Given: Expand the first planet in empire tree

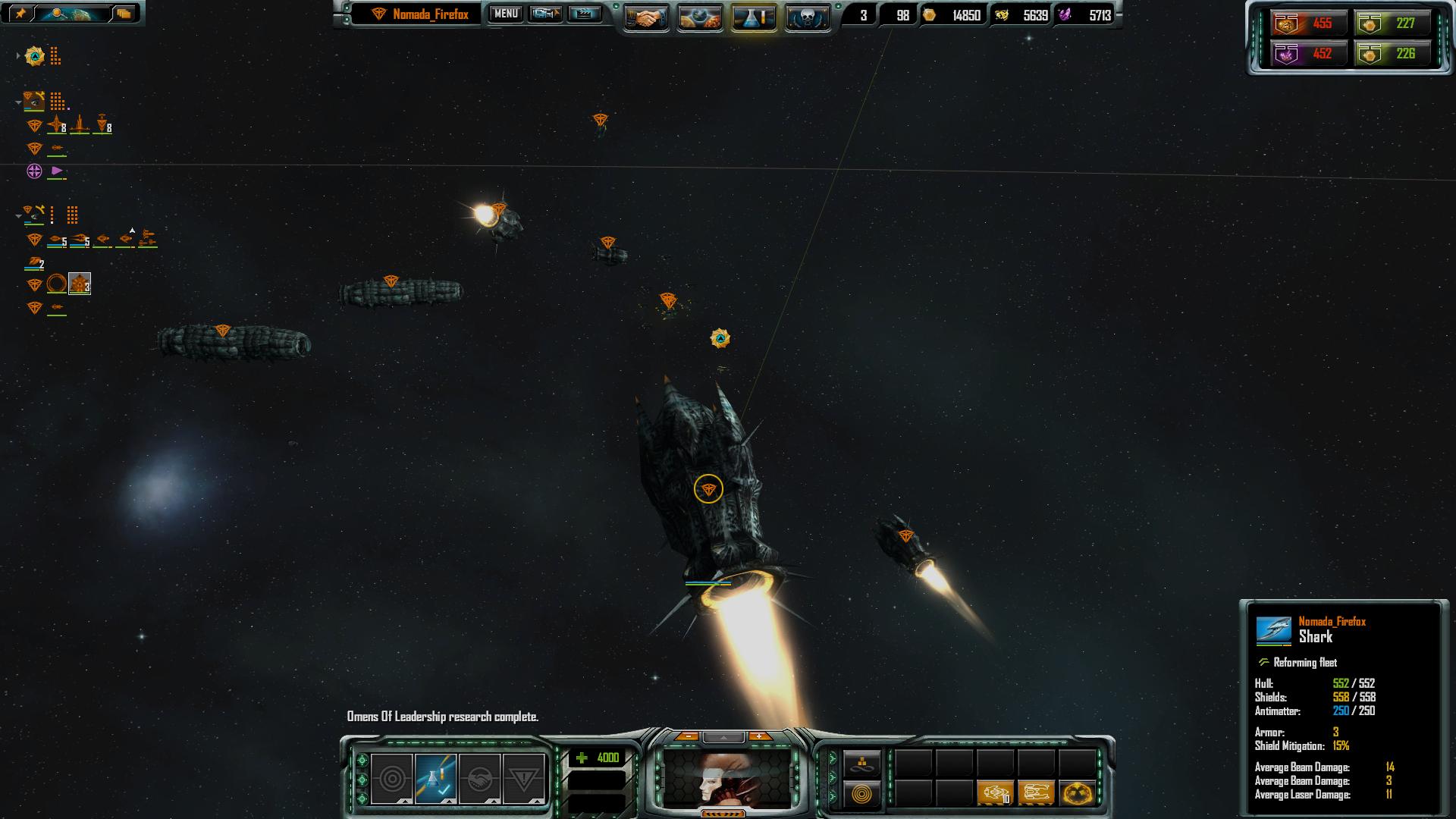Looking at the screenshot, I should (18, 55).
